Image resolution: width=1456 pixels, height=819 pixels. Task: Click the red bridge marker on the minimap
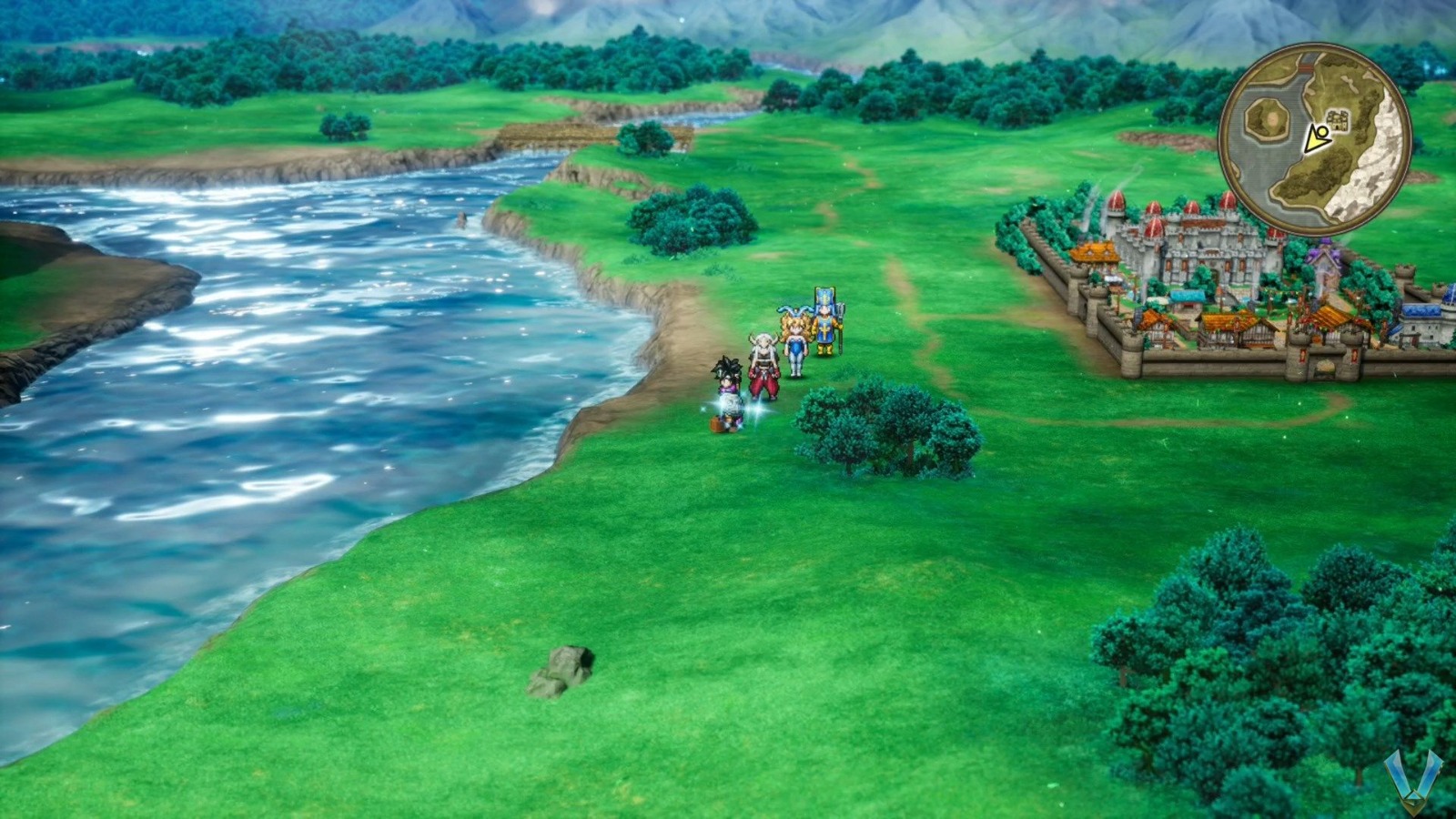(x=1308, y=67)
